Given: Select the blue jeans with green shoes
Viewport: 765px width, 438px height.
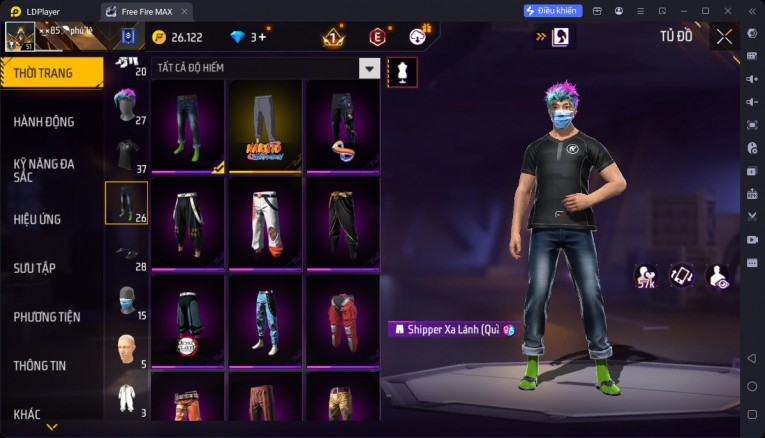Looking at the screenshot, I should 188,125.
